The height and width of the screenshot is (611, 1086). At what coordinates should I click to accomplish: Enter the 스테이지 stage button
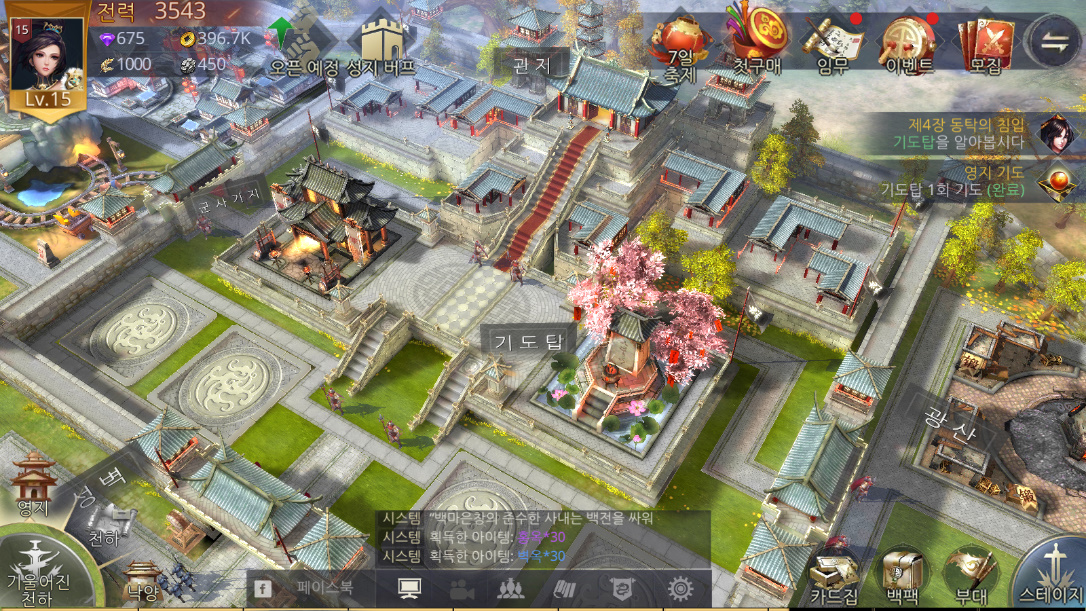[1052, 572]
